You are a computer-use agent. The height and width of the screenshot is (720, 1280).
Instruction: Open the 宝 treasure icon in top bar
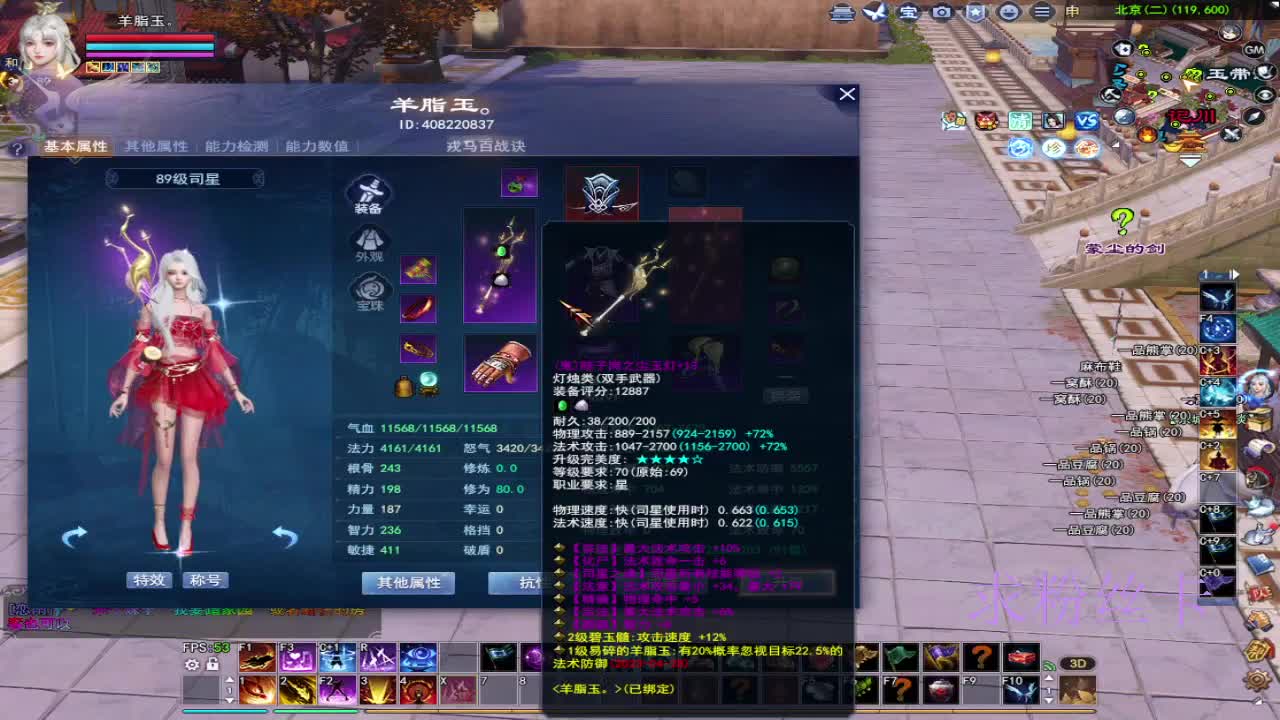(908, 14)
